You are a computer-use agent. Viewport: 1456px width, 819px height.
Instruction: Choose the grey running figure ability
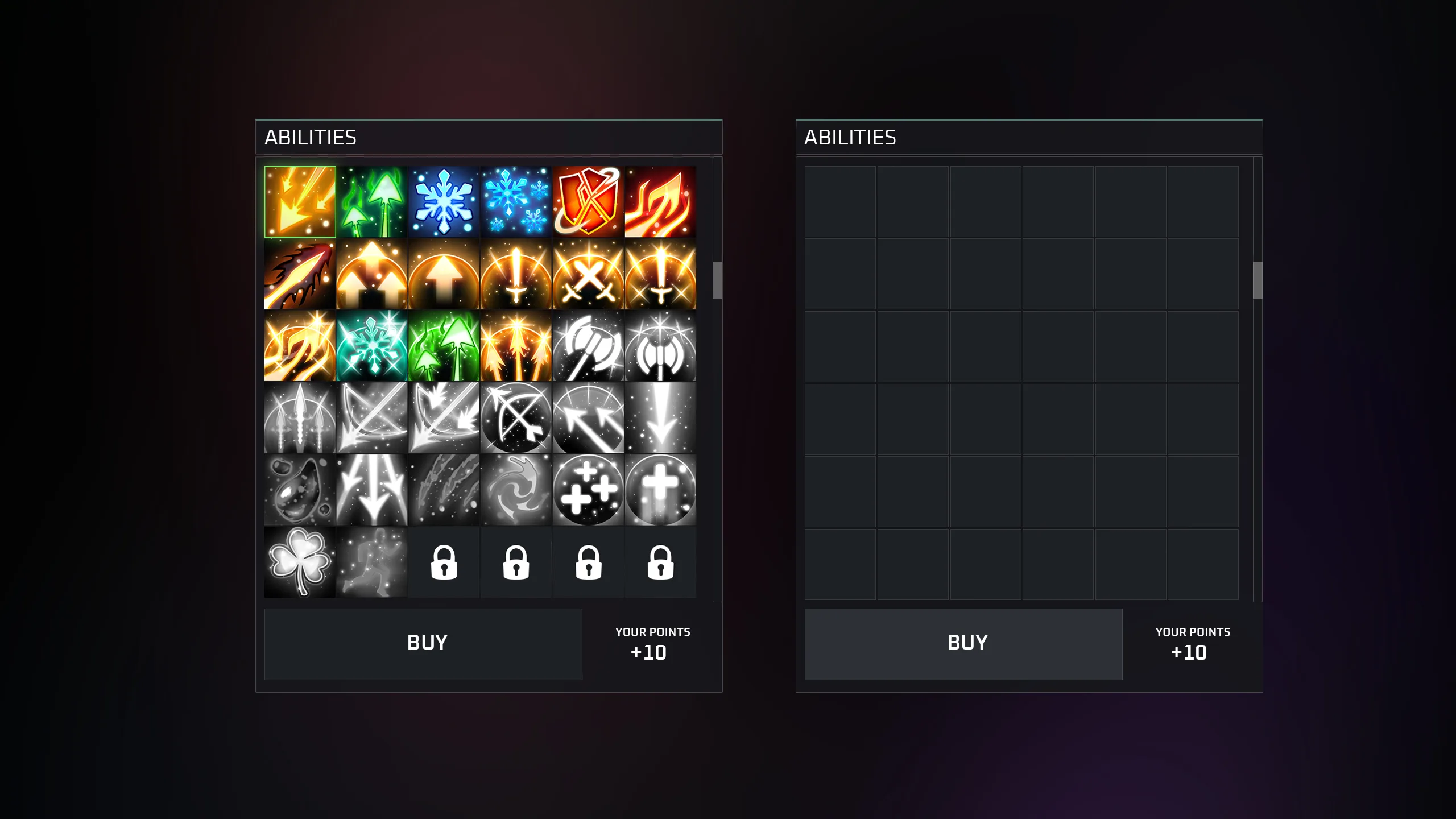coord(372,562)
